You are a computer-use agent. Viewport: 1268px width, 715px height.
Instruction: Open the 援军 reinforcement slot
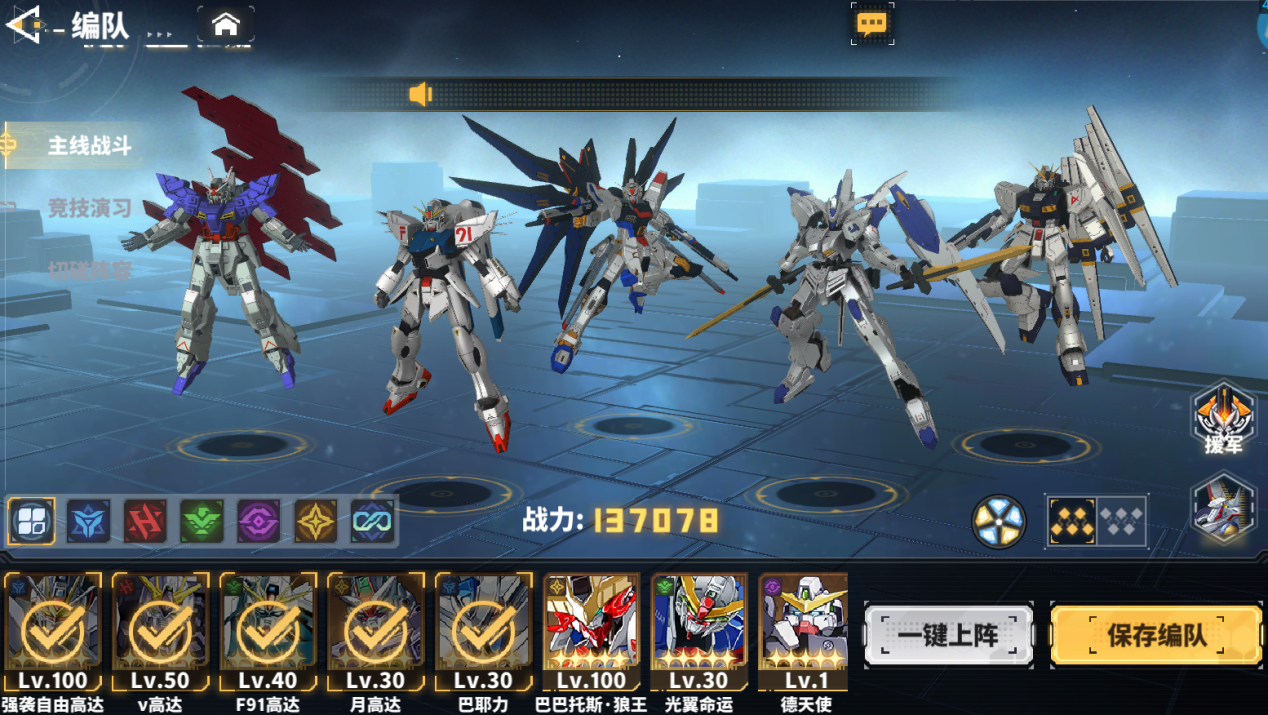pos(1223,420)
